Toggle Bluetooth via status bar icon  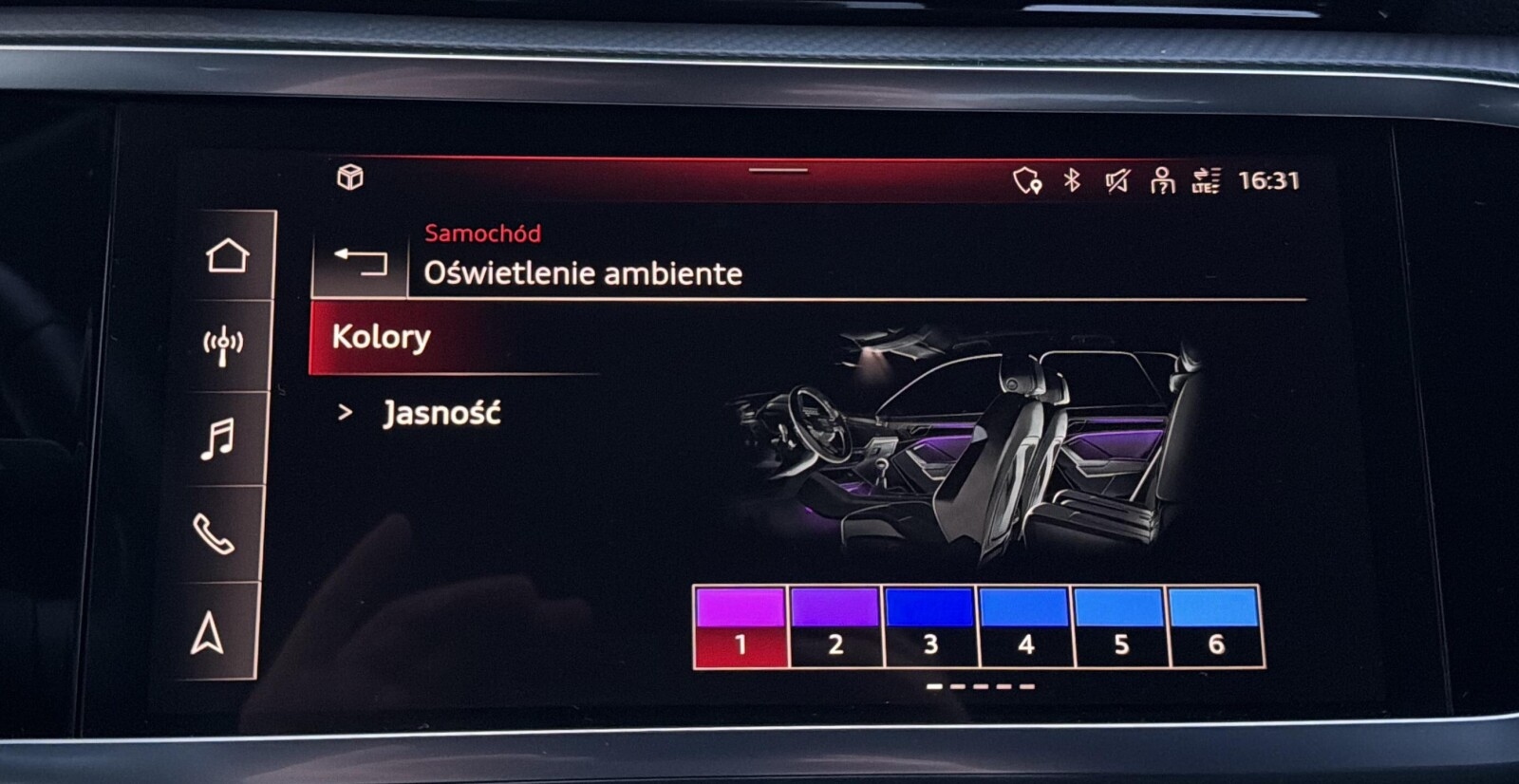click(x=1071, y=181)
